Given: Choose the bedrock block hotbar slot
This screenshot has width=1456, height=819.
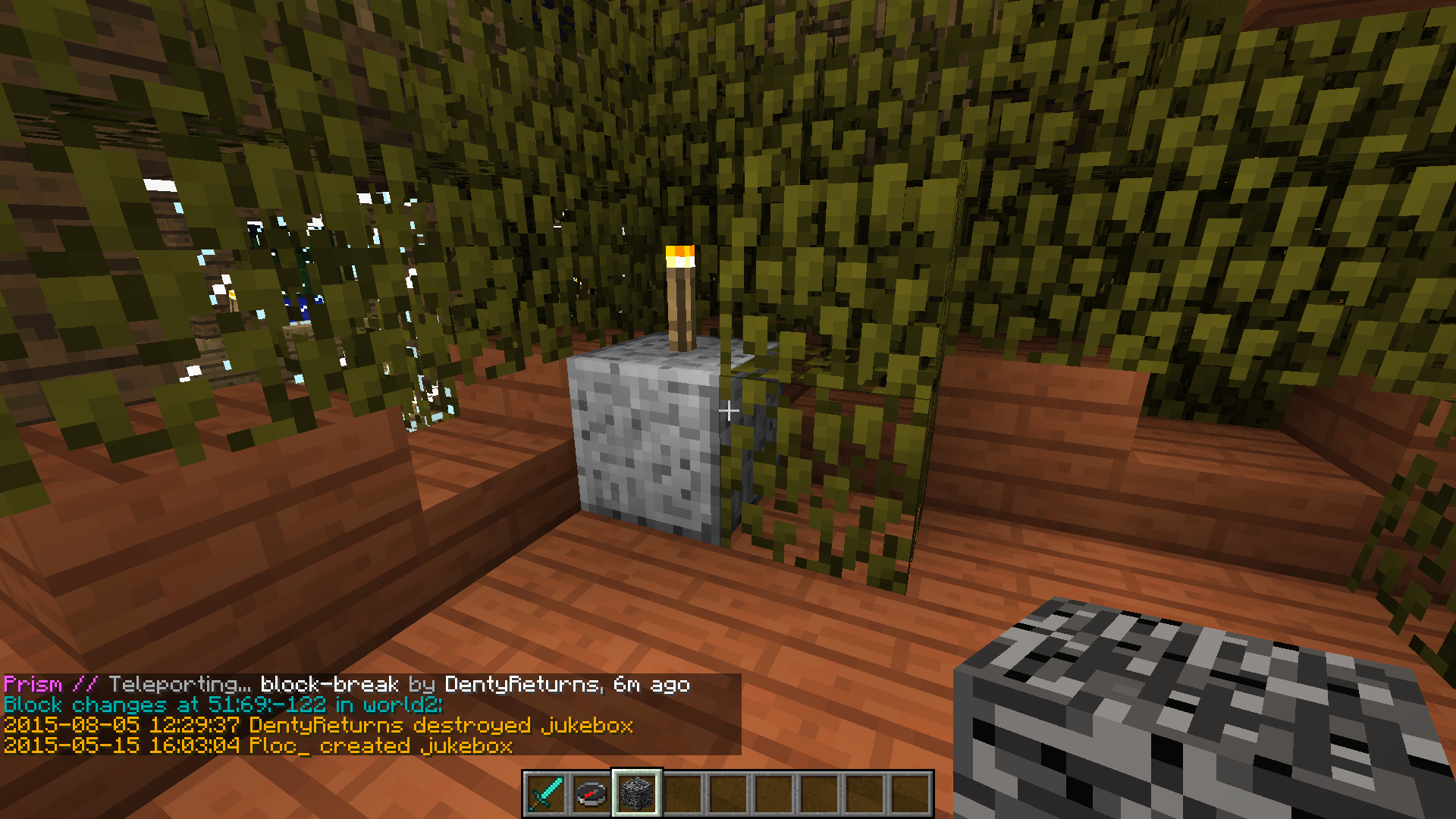Looking at the screenshot, I should click(637, 794).
